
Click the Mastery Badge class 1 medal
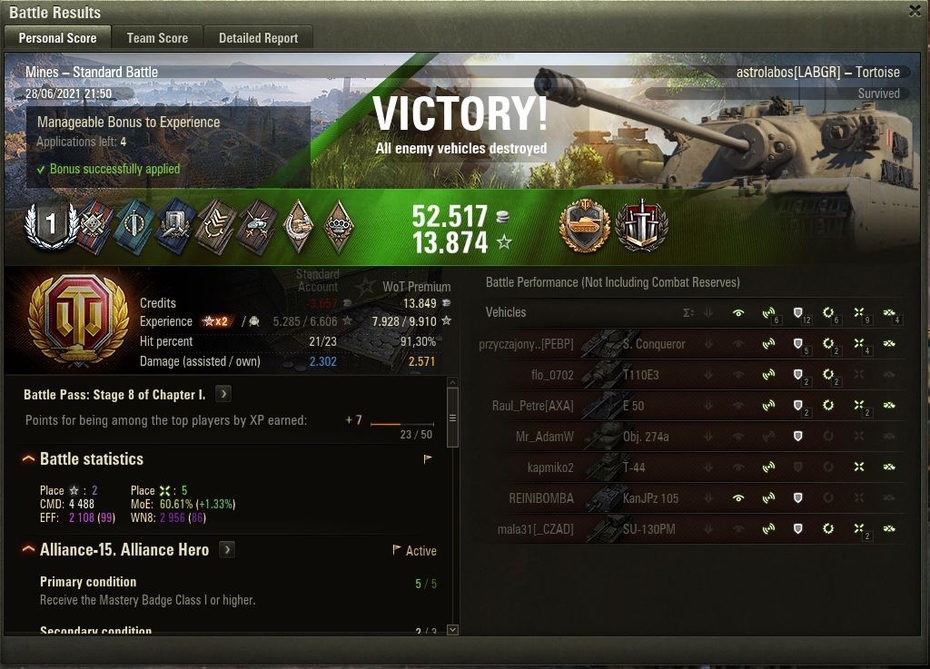pos(50,224)
